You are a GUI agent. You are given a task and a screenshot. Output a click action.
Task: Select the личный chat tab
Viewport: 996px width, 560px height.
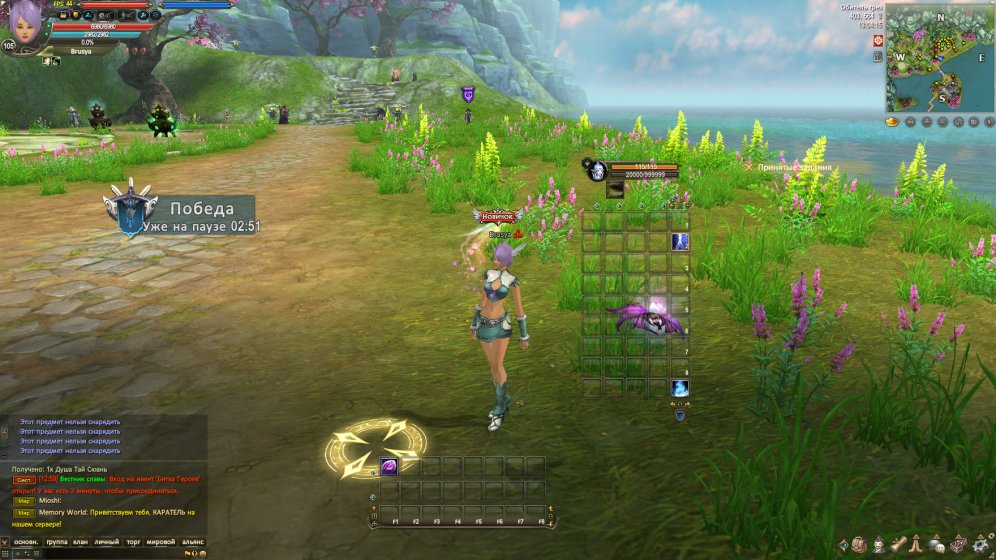pyautogui.click(x=106, y=542)
